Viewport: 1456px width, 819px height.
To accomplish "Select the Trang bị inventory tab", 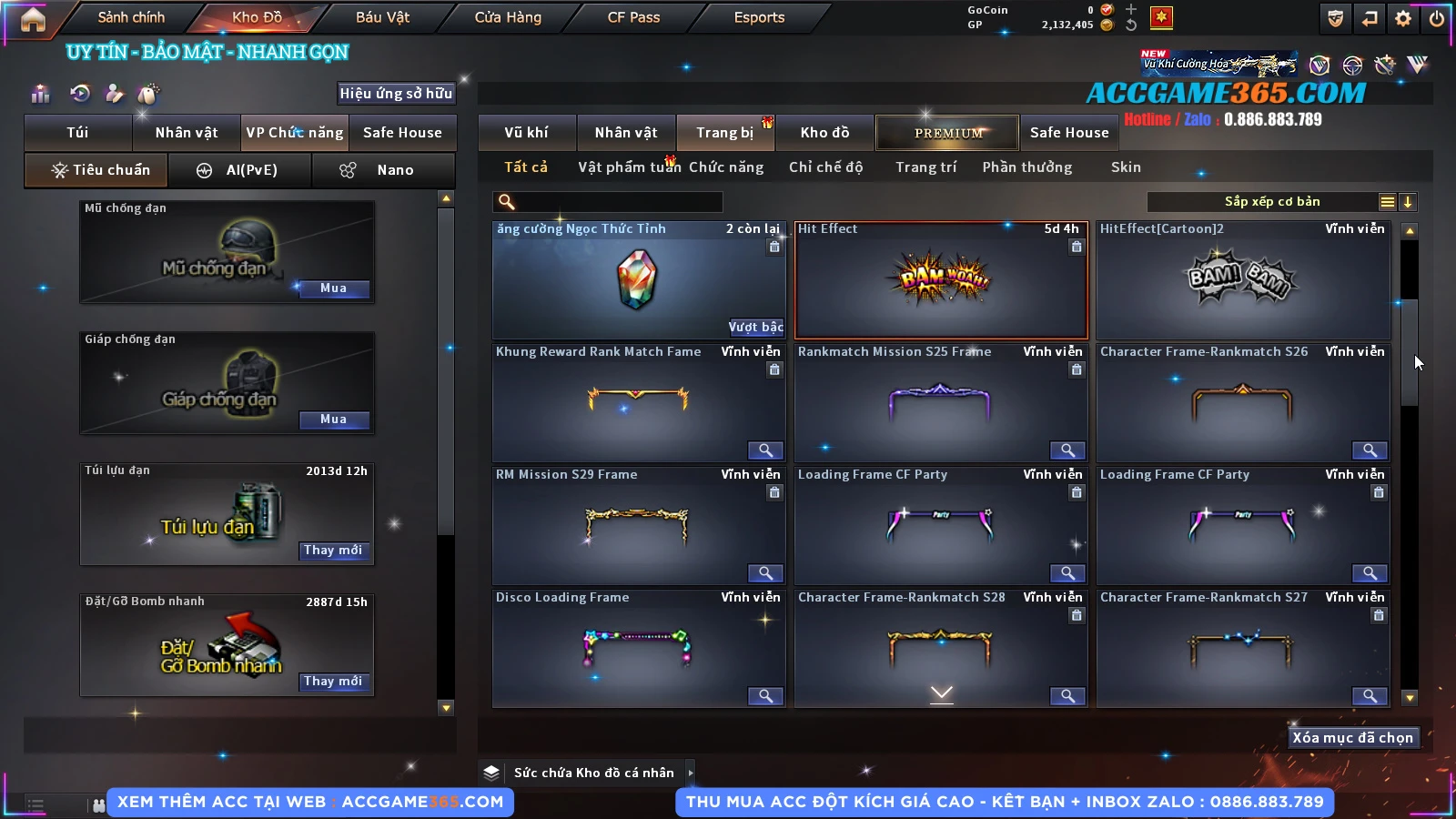I will coord(724,133).
